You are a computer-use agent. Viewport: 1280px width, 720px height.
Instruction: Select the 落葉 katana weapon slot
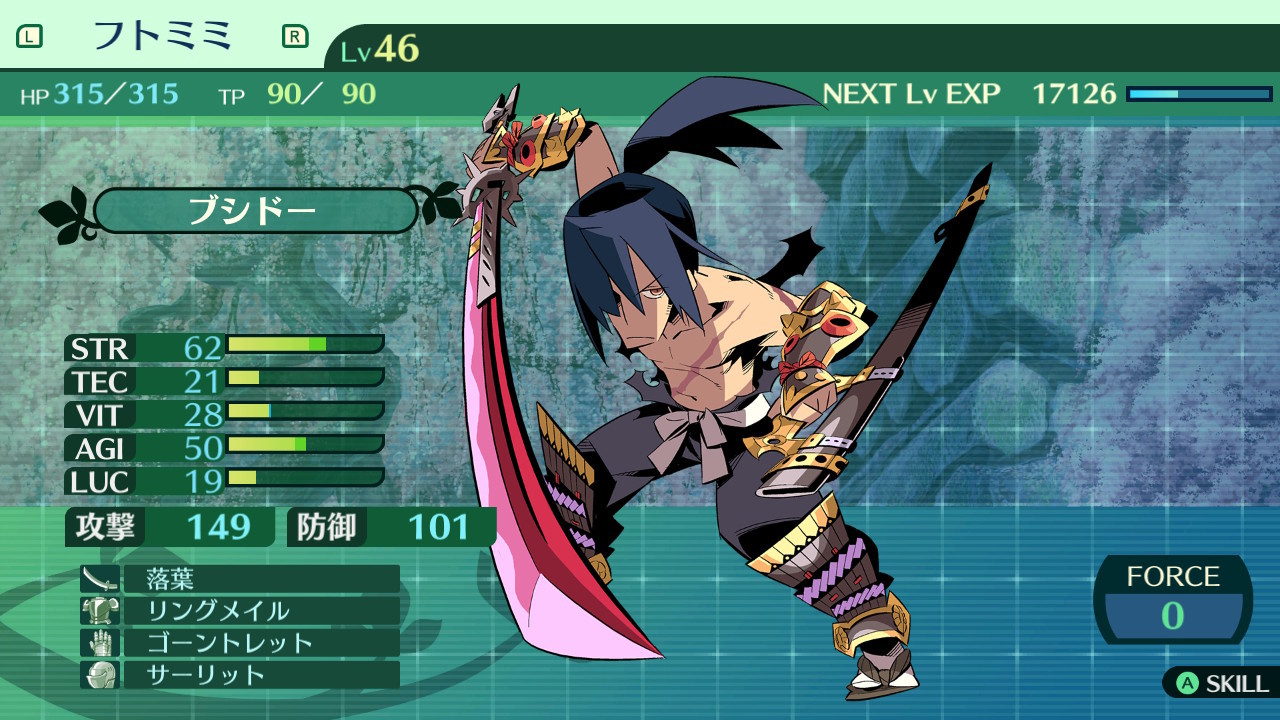[240, 579]
